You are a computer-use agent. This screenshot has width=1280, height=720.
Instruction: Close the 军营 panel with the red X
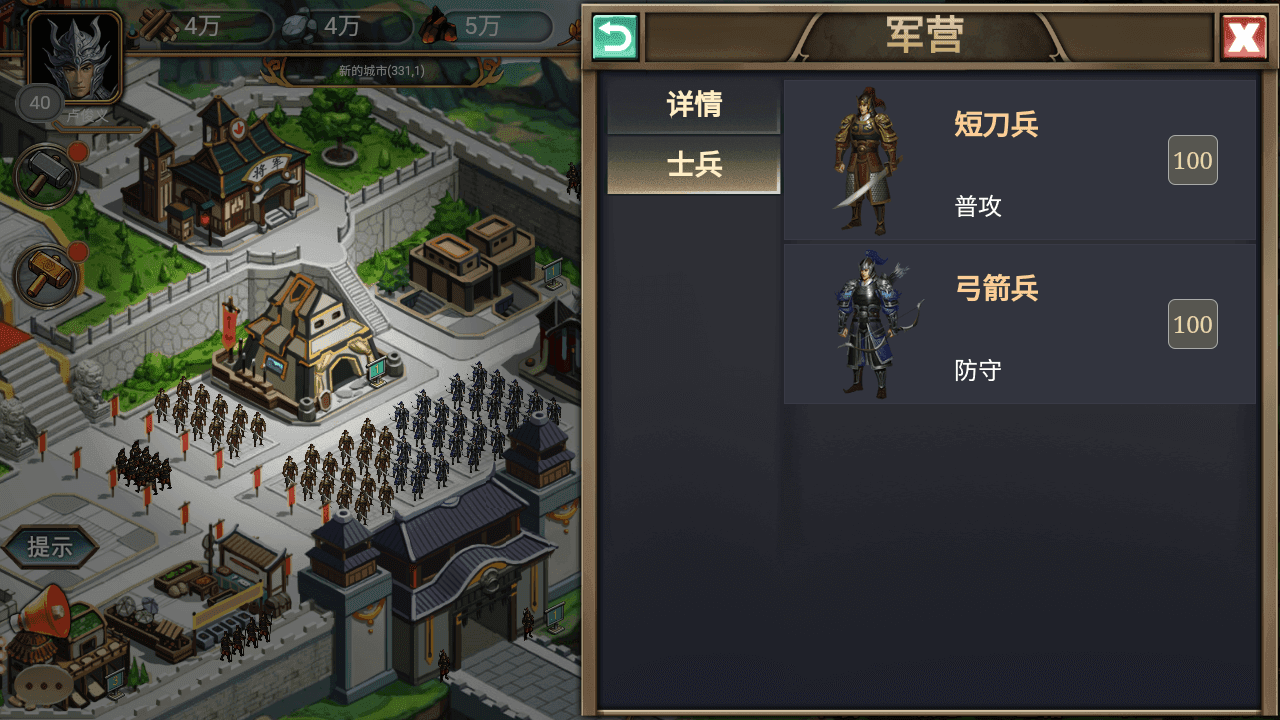point(1243,35)
